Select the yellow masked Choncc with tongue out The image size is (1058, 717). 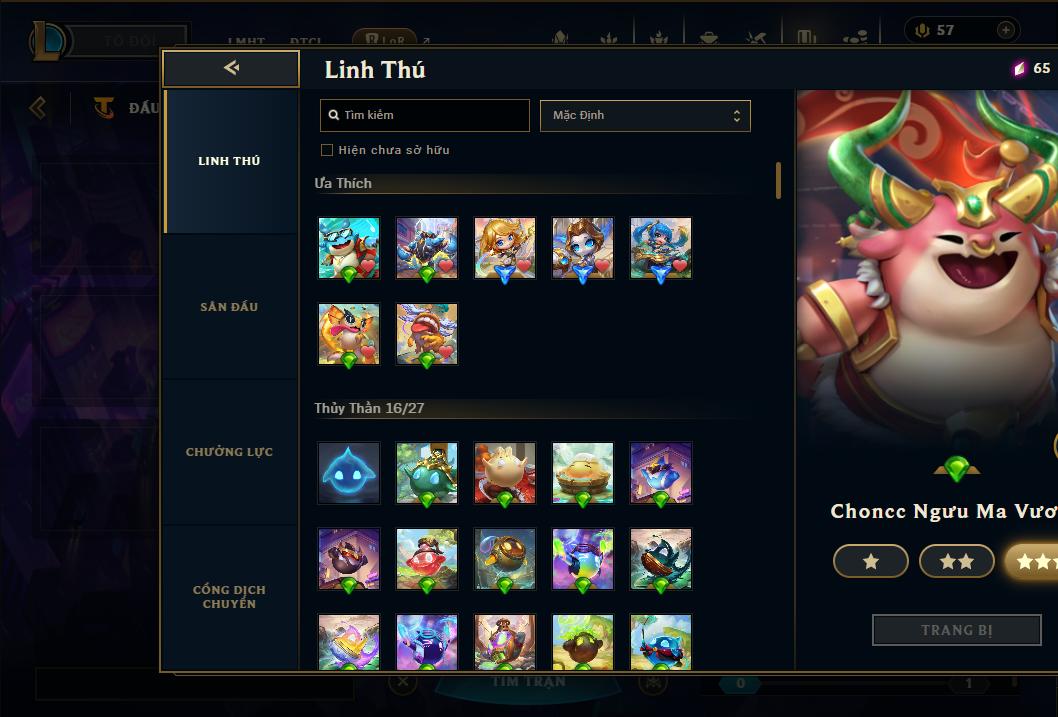(x=349, y=334)
